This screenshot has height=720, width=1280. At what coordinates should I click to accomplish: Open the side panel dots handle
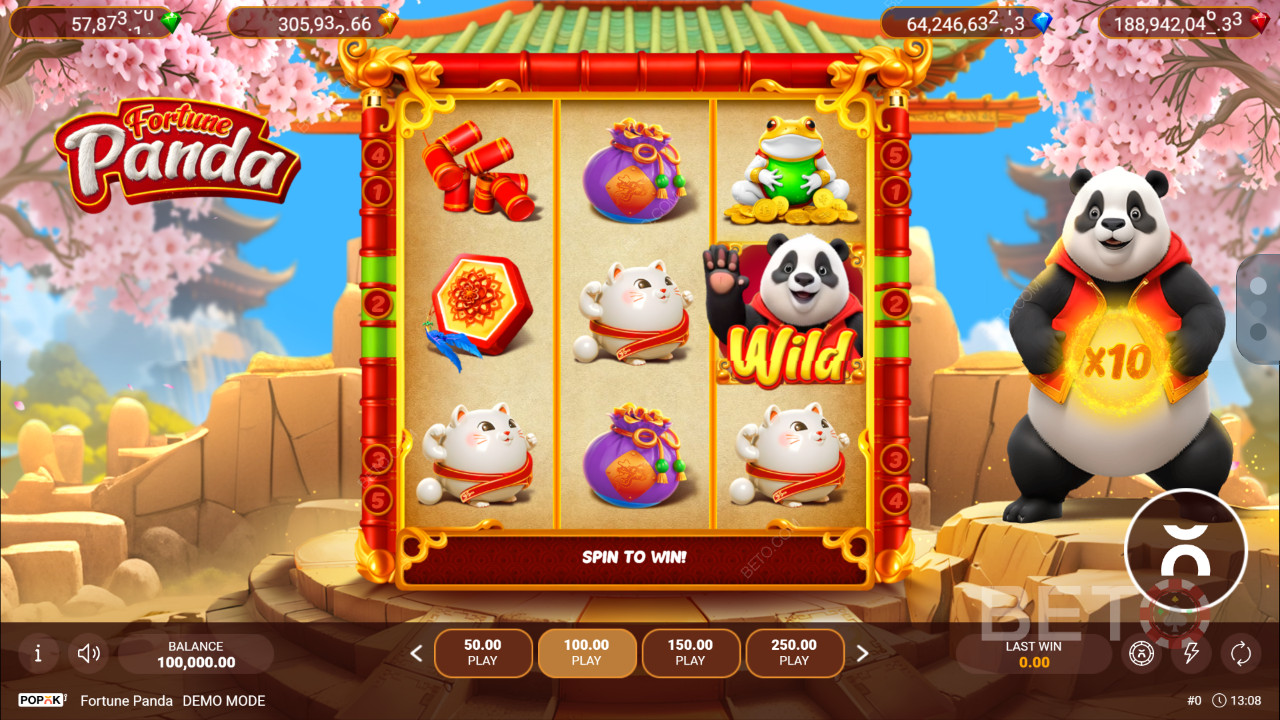click(x=1260, y=309)
